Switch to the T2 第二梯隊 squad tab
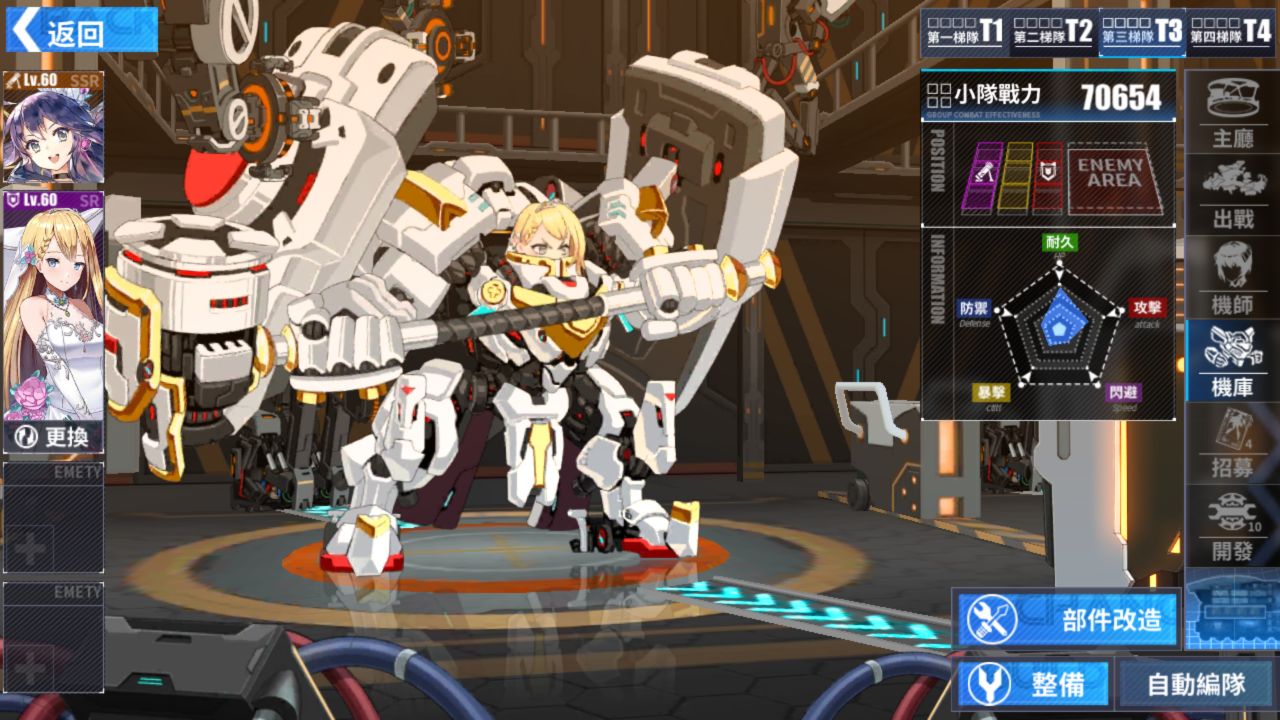The image size is (1280, 720). [1052, 33]
